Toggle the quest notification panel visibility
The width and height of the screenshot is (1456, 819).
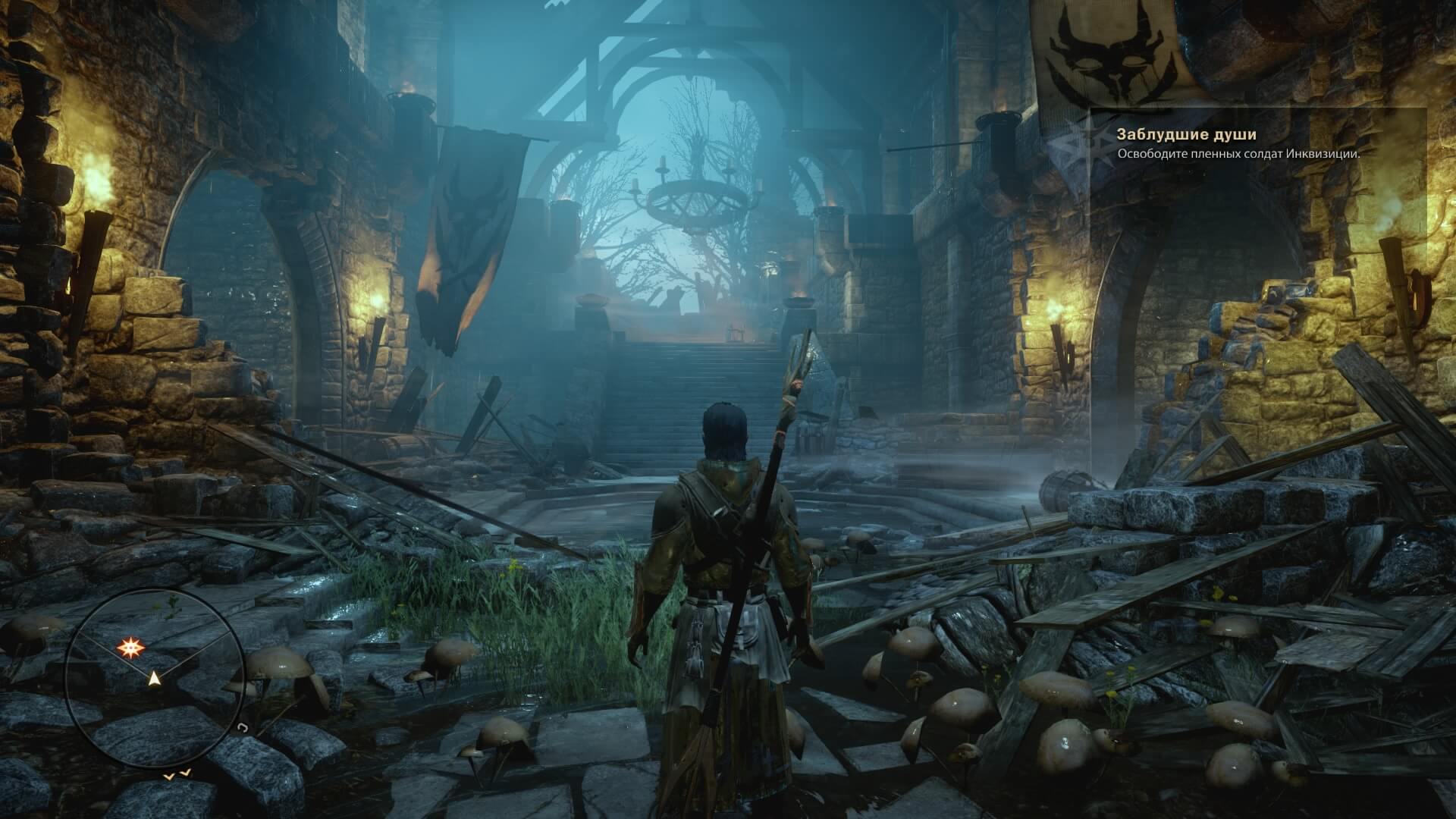[1251, 144]
